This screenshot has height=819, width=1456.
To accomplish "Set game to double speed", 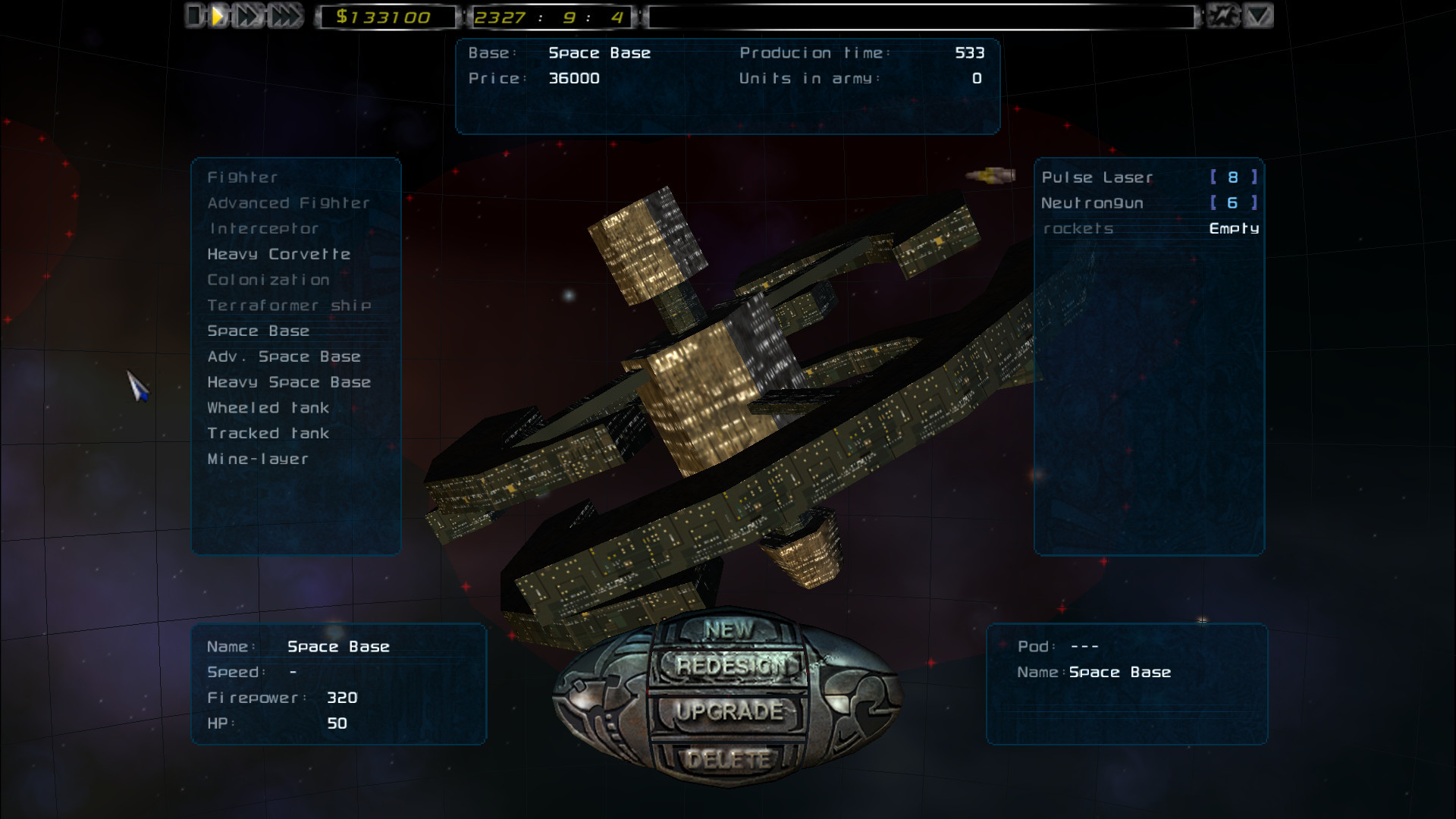I will point(246,15).
